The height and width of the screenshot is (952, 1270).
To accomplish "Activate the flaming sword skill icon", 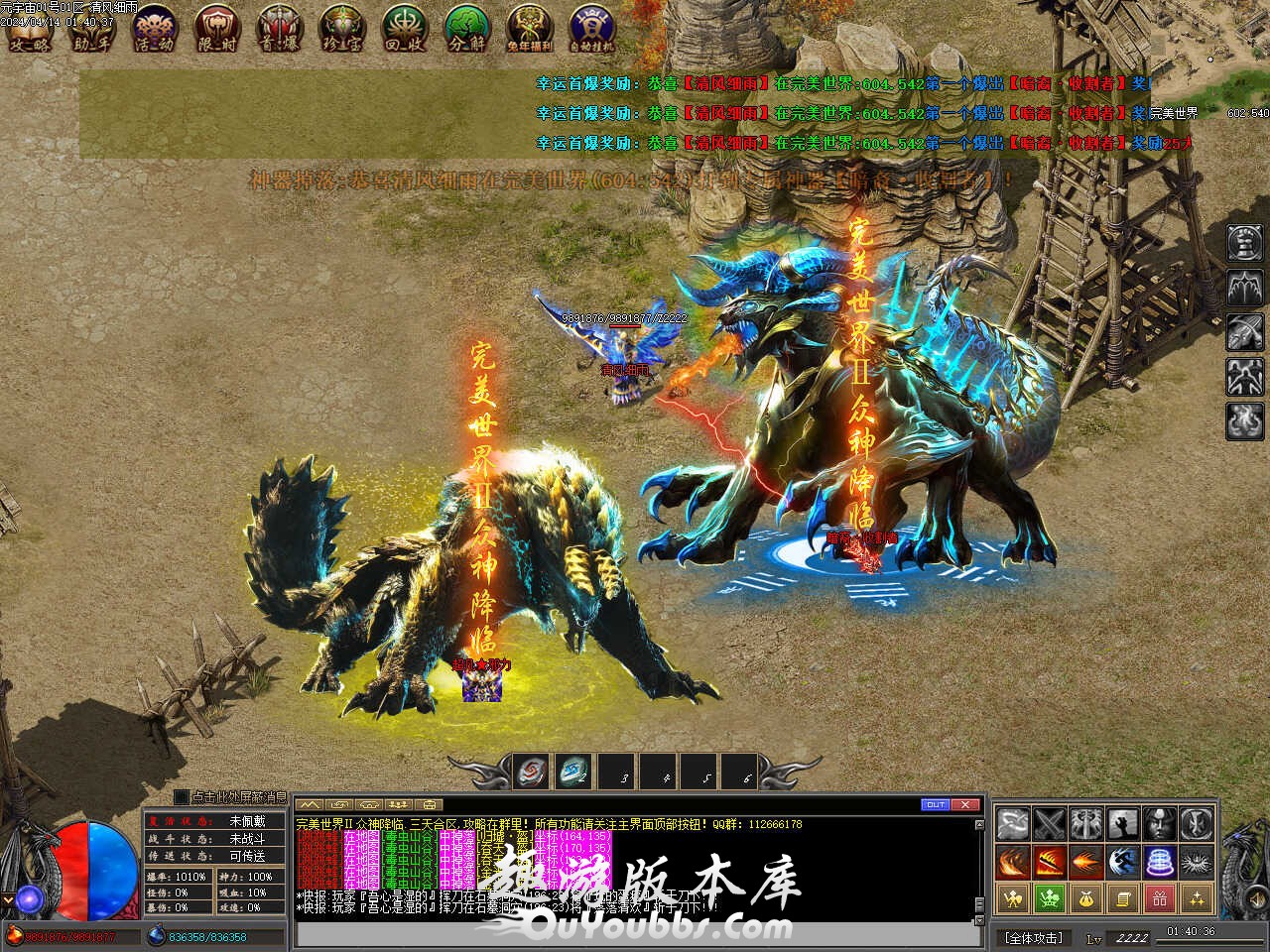I will tap(1049, 861).
